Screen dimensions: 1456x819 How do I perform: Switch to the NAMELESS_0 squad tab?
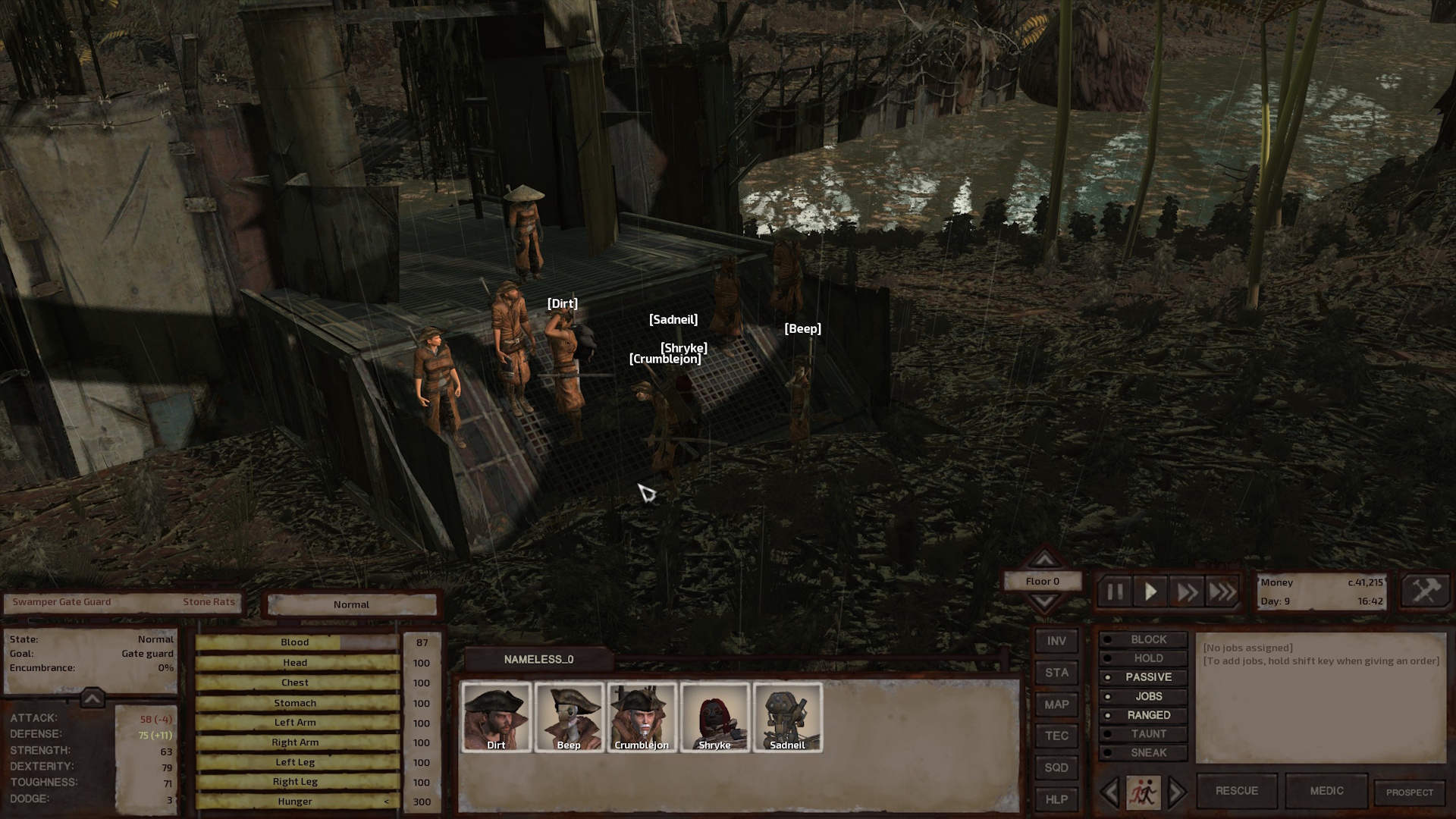click(538, 660)
